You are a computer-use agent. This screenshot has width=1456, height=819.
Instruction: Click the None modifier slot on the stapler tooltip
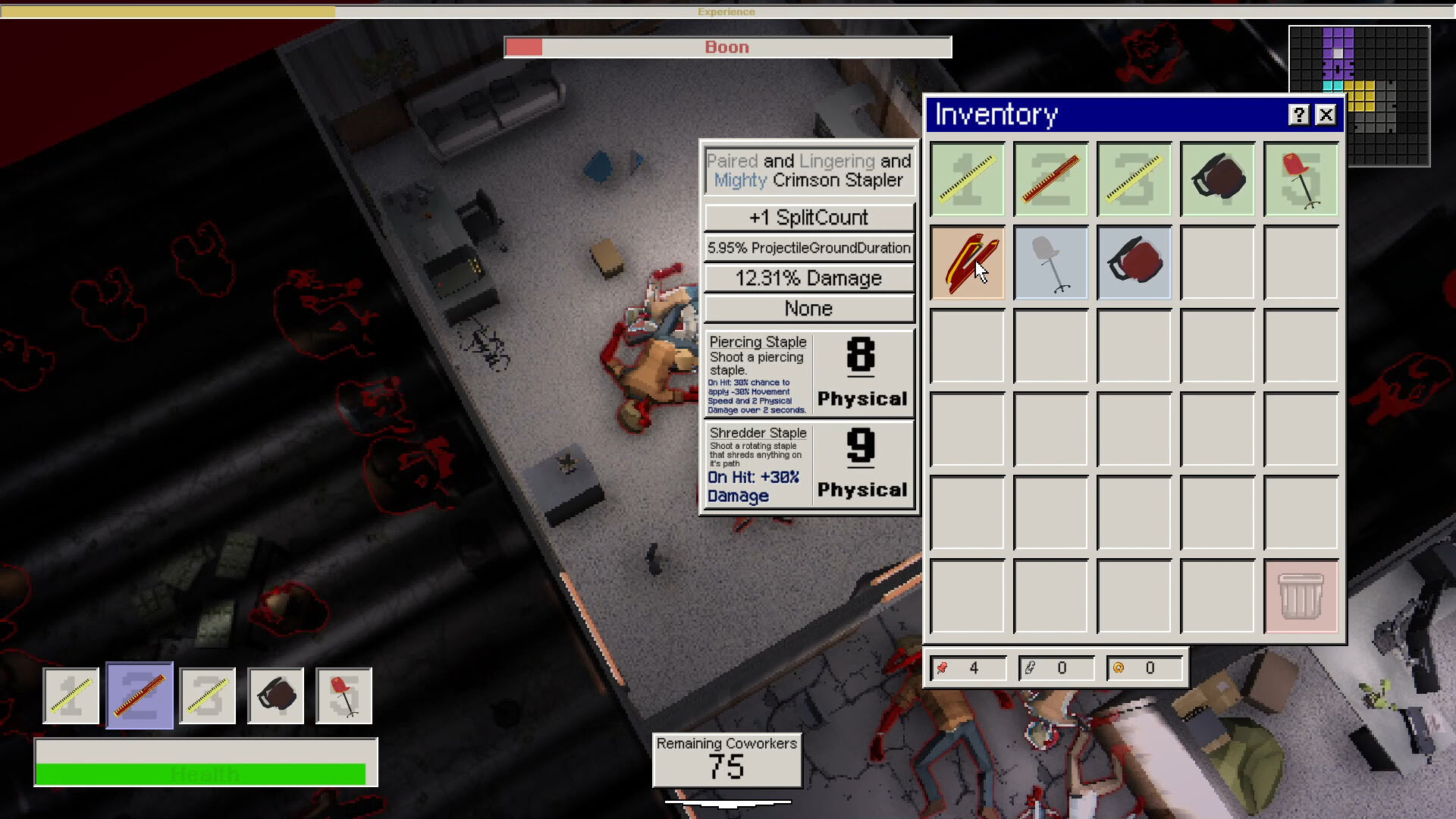808,308
